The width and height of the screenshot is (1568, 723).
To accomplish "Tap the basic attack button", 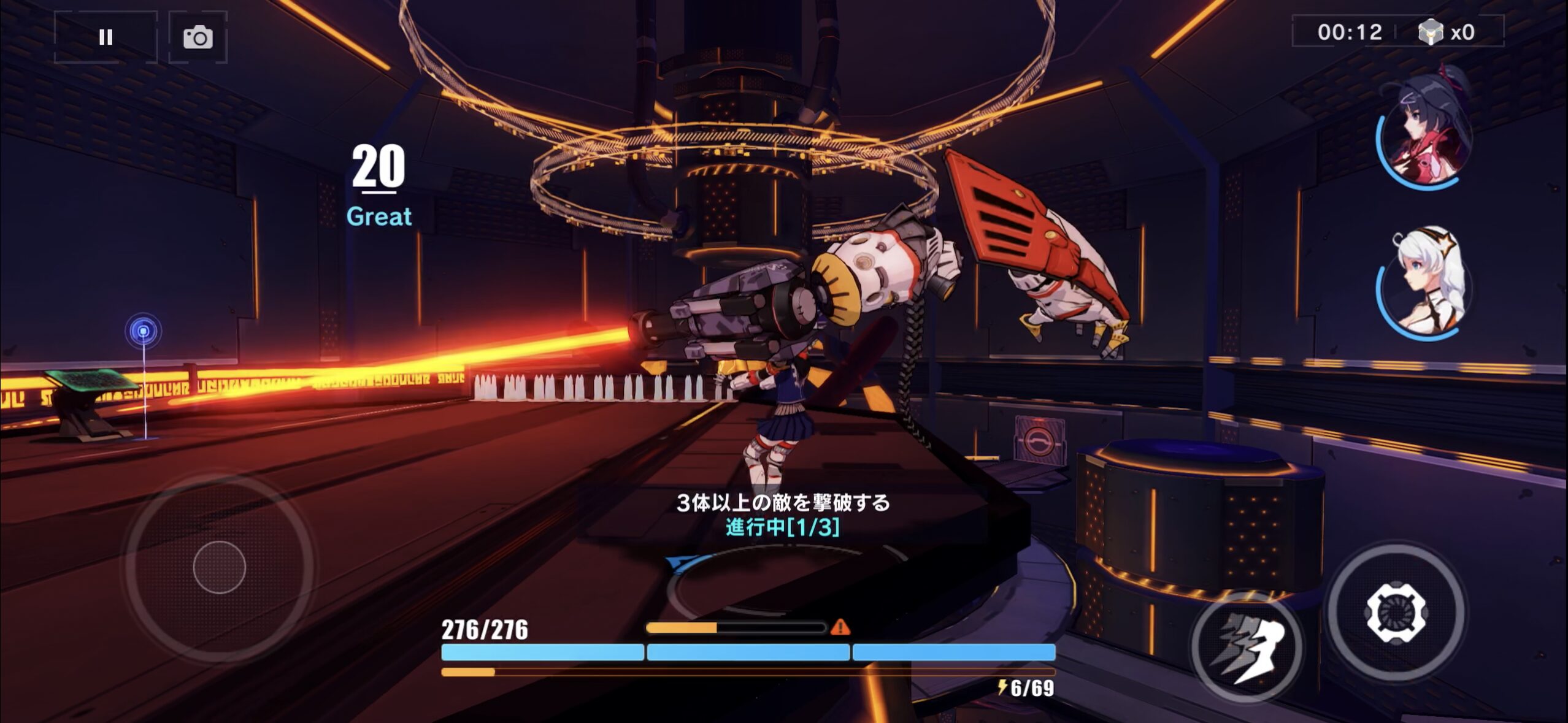I will click(x=1396, y=612).
